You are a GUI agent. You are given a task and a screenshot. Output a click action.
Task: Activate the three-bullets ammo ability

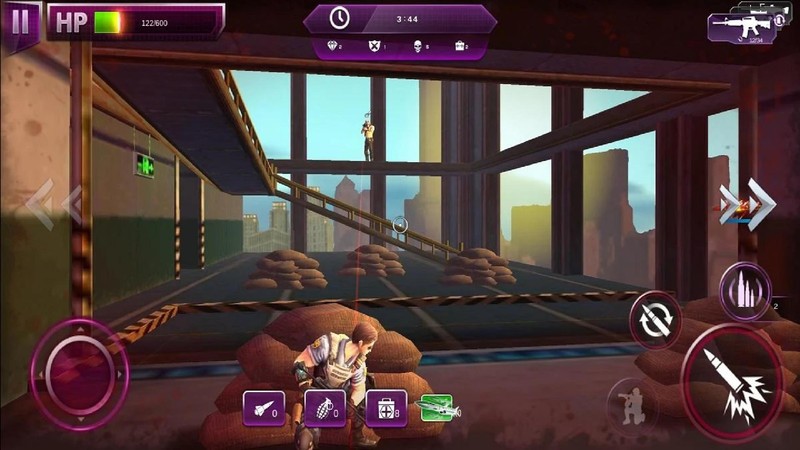[x=745, y=291]
